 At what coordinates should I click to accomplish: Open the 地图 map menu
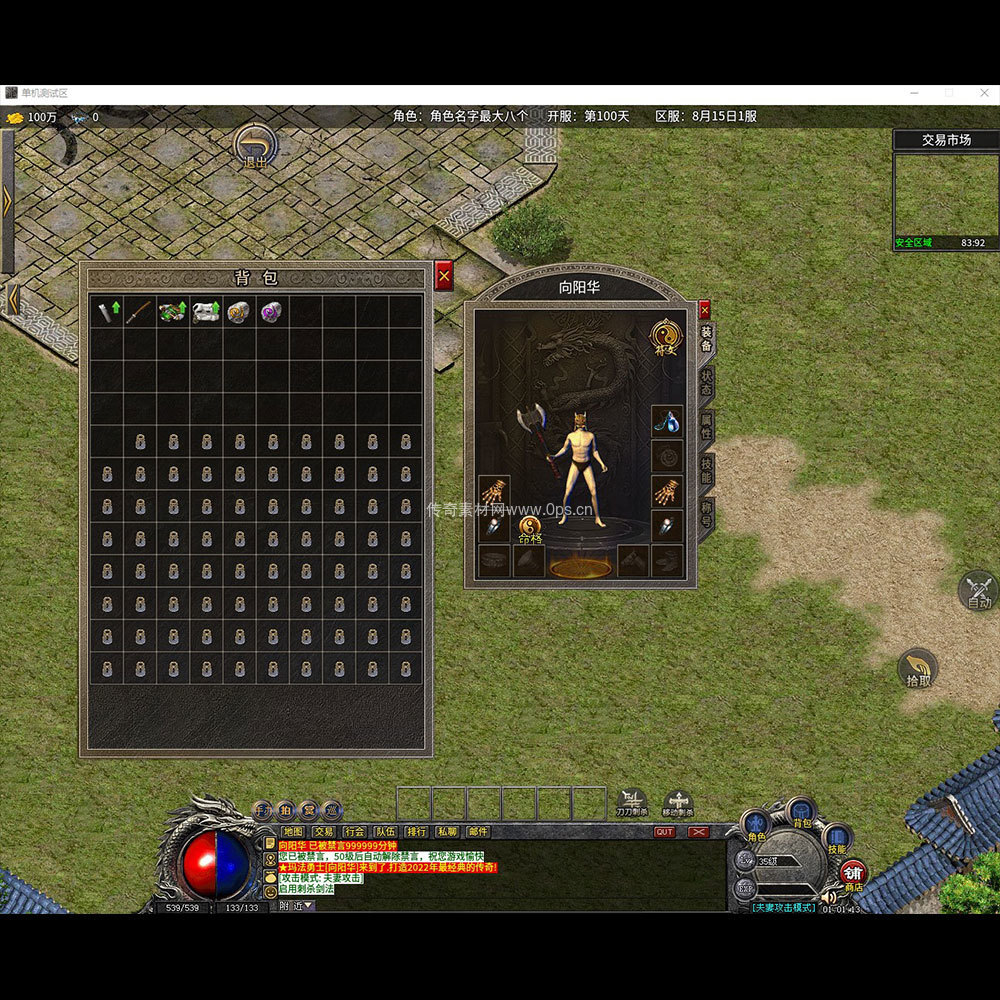coord(293,831)
